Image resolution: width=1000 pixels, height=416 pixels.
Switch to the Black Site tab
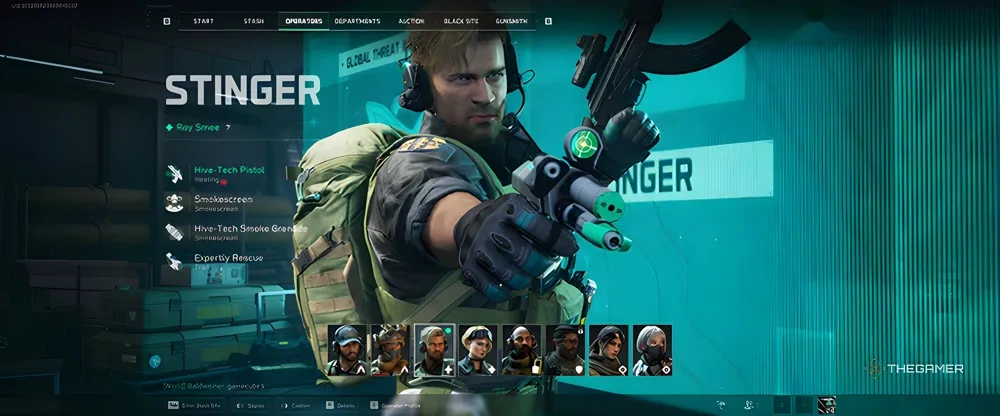click(461, 20)
